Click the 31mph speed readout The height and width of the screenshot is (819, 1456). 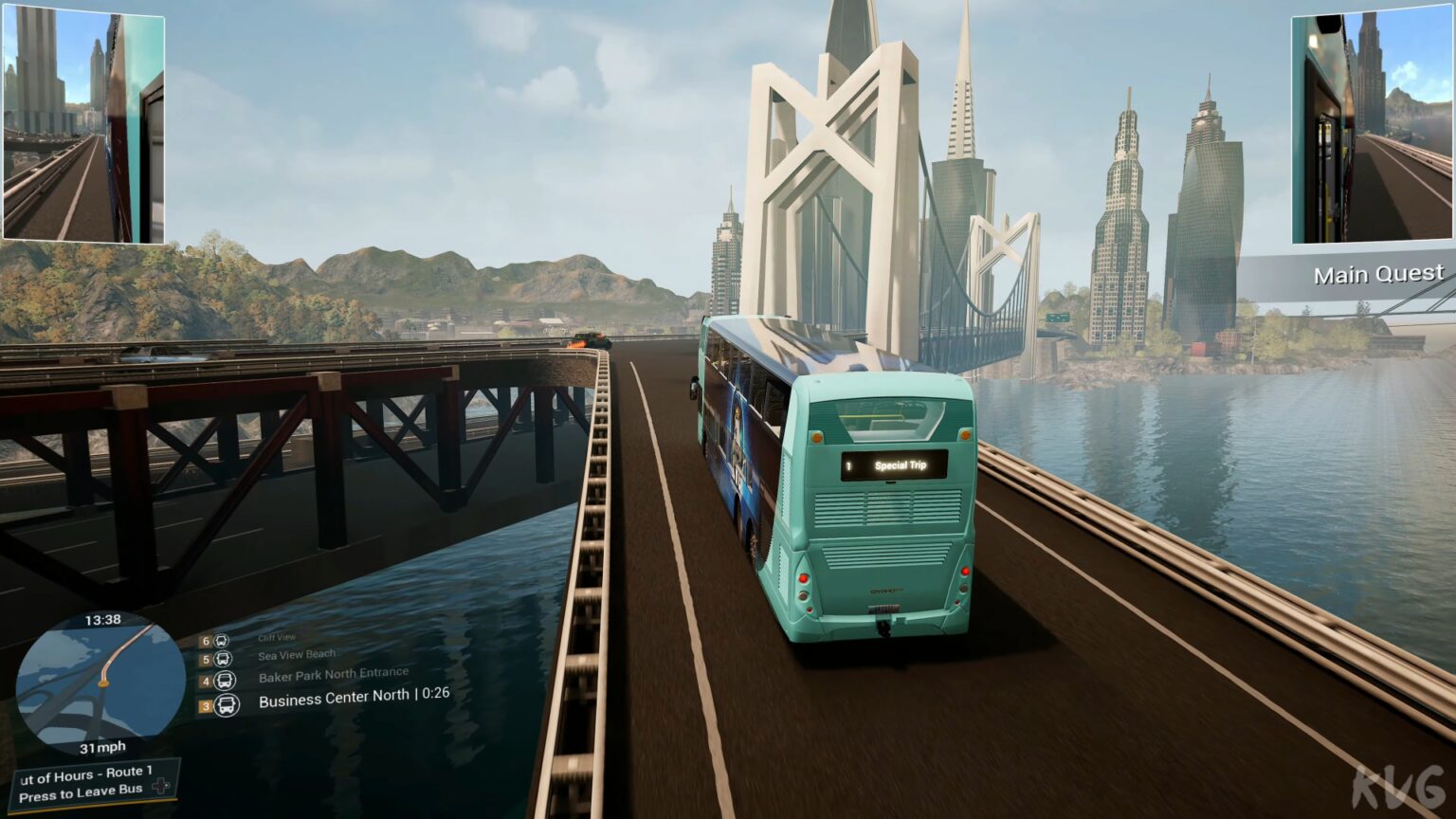(x=100, y=748)
